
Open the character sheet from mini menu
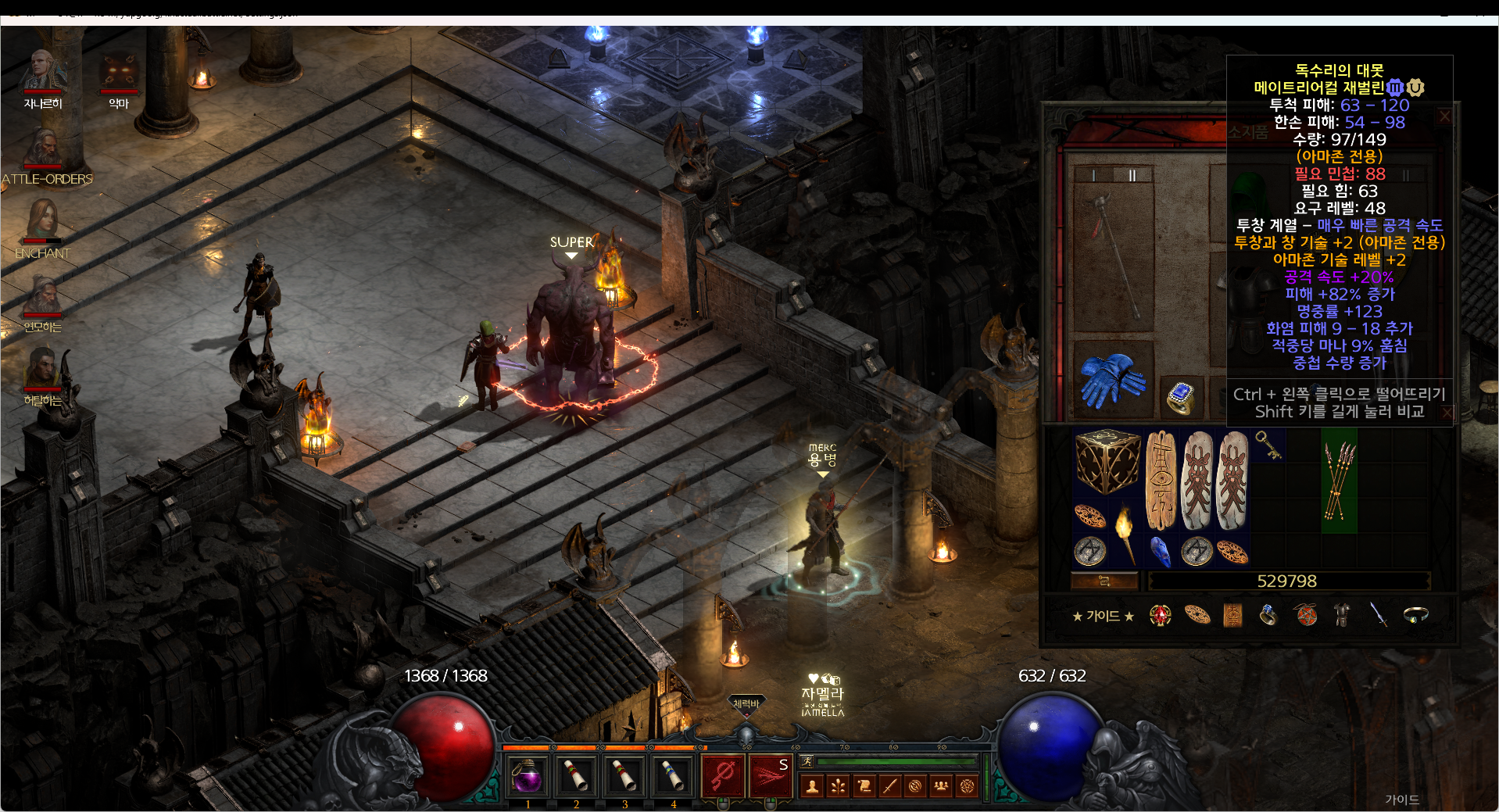point(813,786)
